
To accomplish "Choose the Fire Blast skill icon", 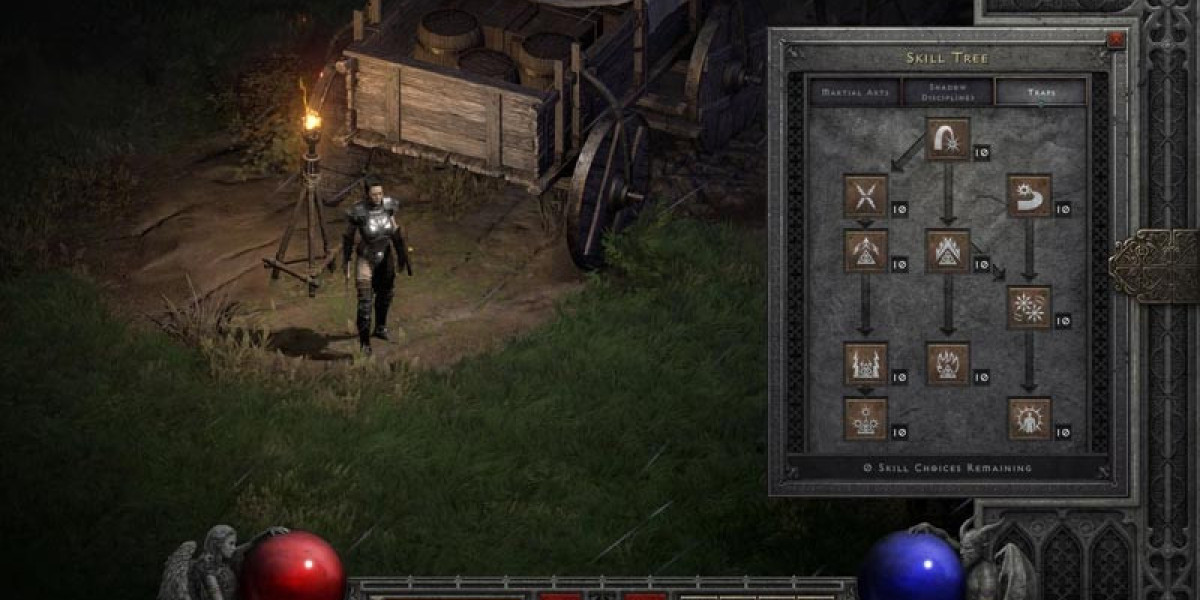I will [x=947, y=139].
